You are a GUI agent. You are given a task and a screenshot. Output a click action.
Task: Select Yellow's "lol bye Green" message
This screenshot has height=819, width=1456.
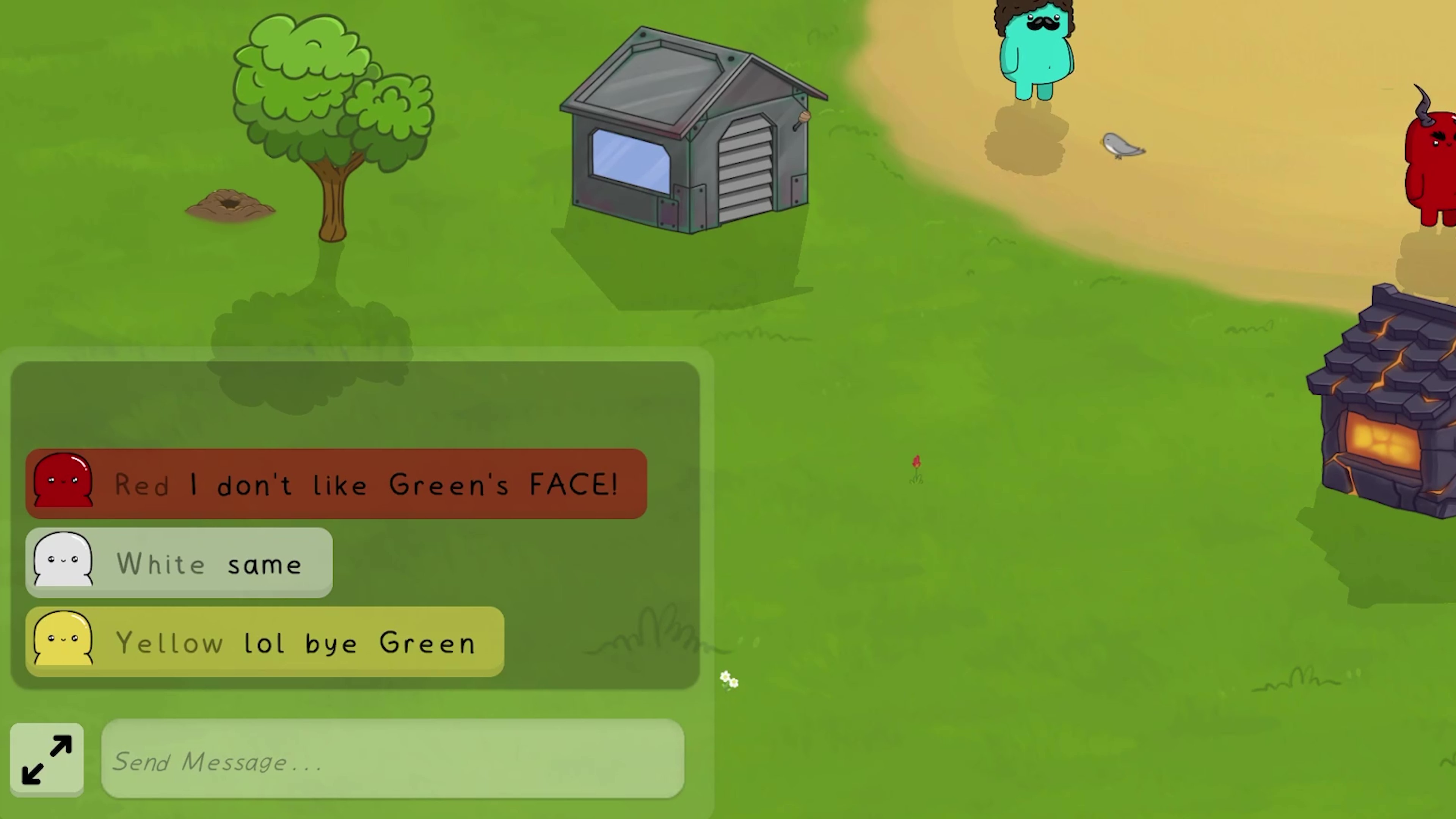click(265, 642)
